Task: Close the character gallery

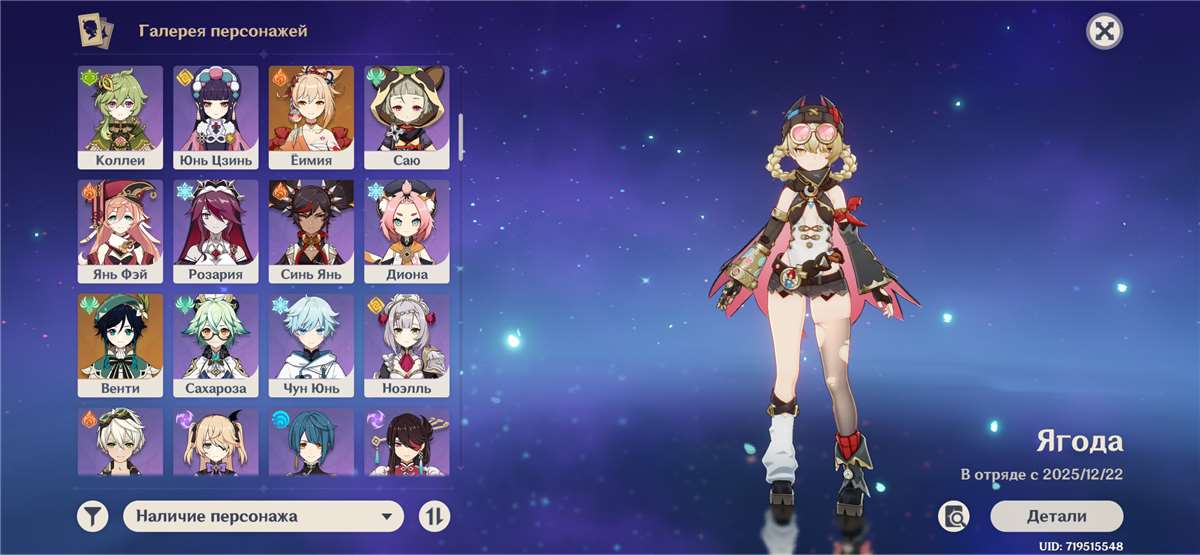Action: (1104, 31)
